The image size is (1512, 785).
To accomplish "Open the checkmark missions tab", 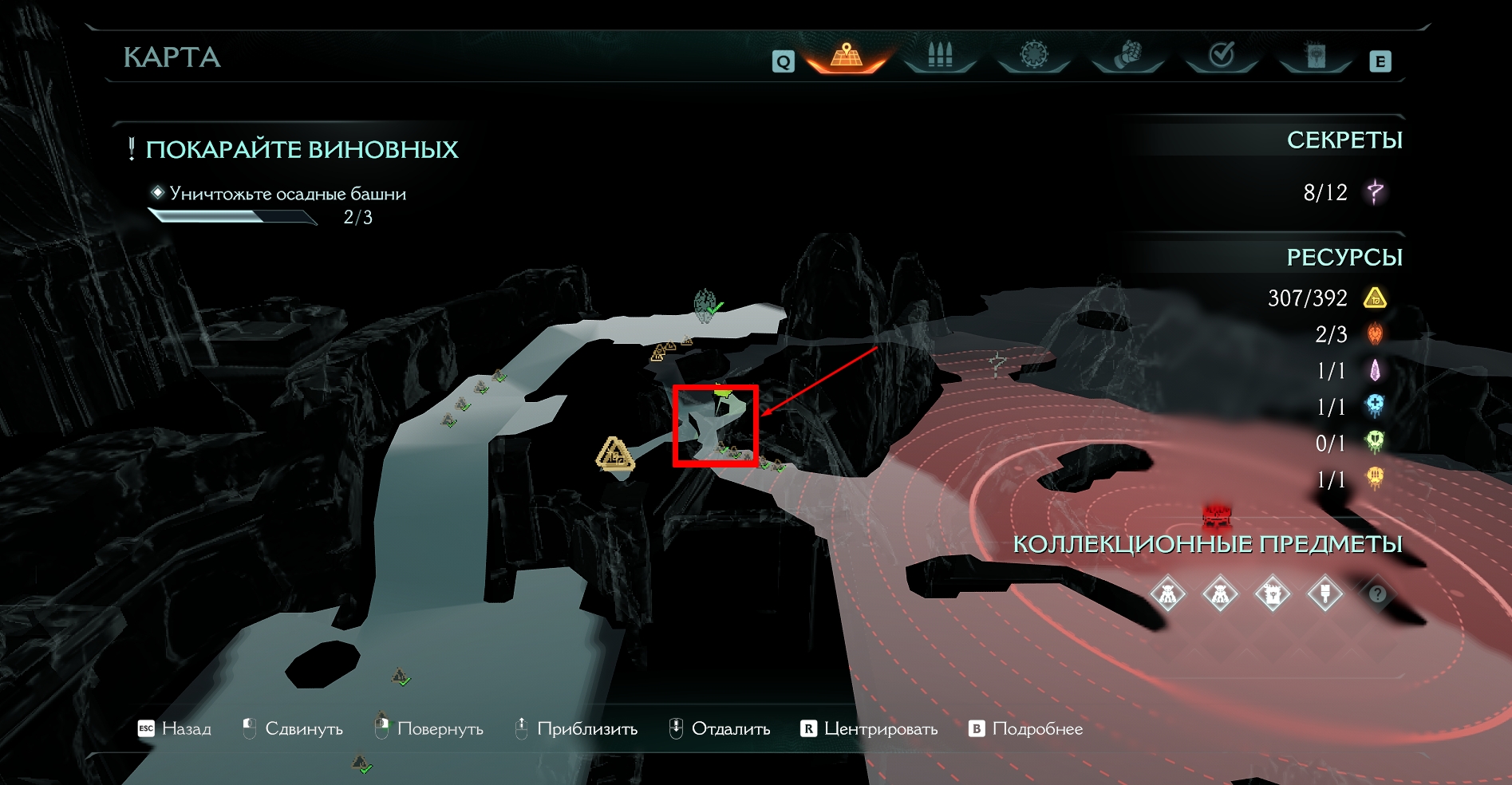I will [x=1222, y=56].
